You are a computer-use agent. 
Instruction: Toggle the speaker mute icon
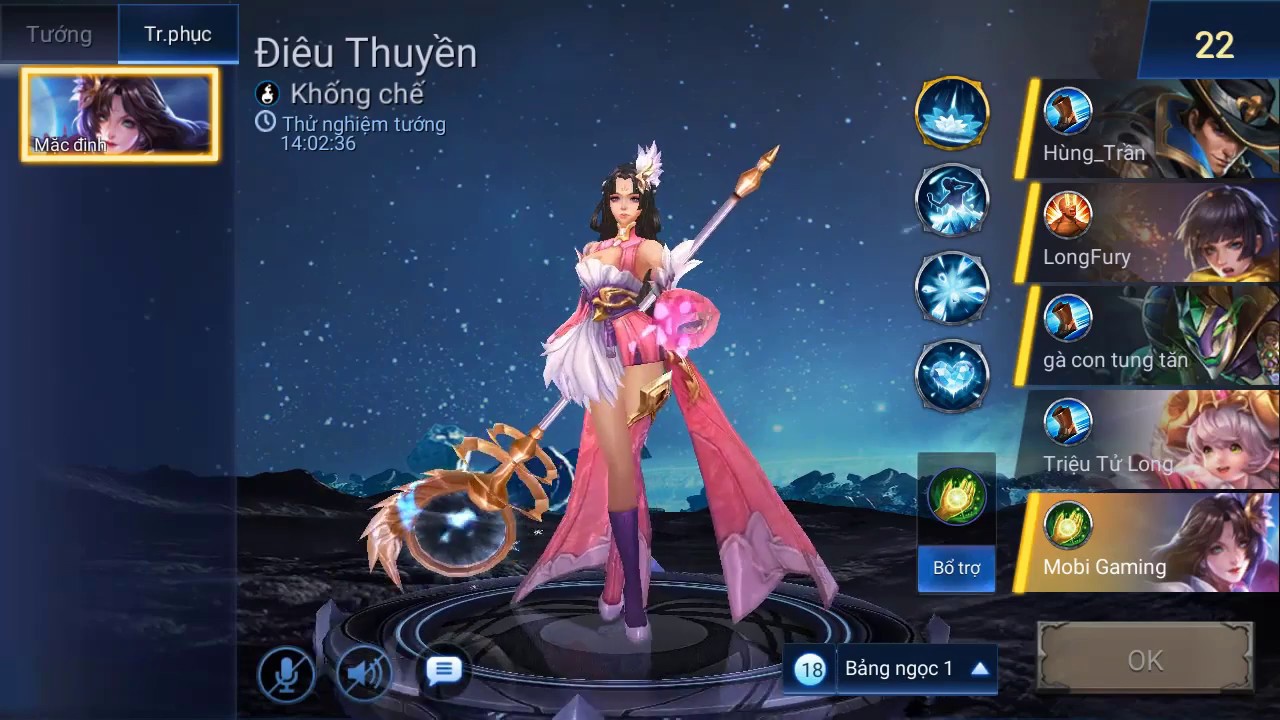364,675
